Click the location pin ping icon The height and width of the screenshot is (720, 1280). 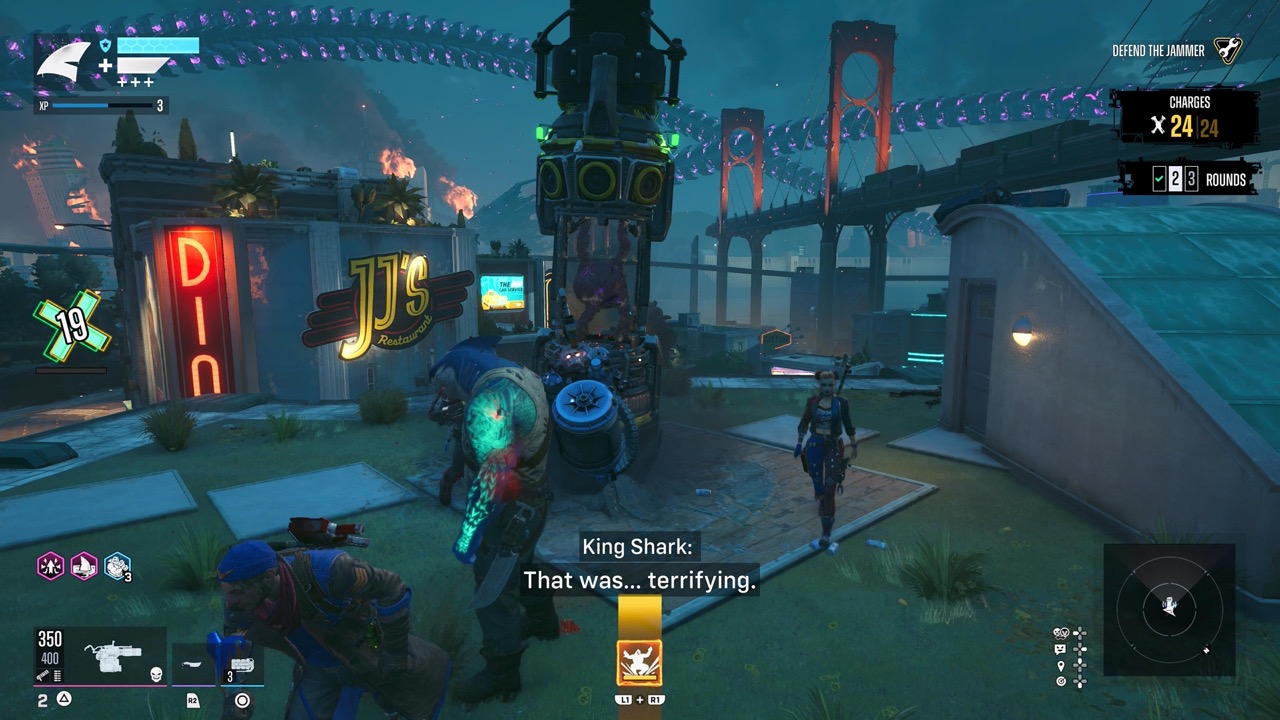1061,665
